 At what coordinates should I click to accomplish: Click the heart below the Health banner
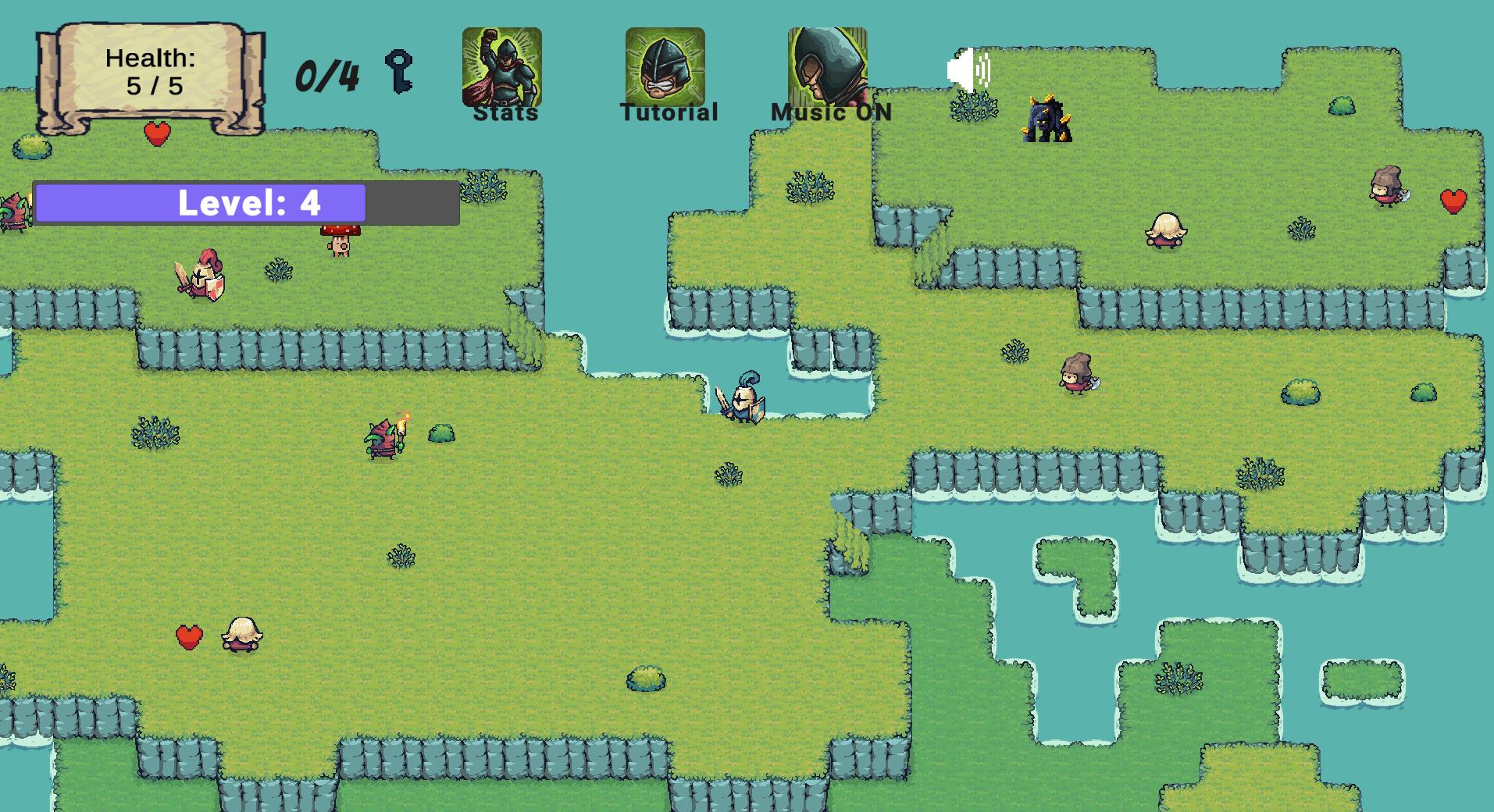[155, 133]
